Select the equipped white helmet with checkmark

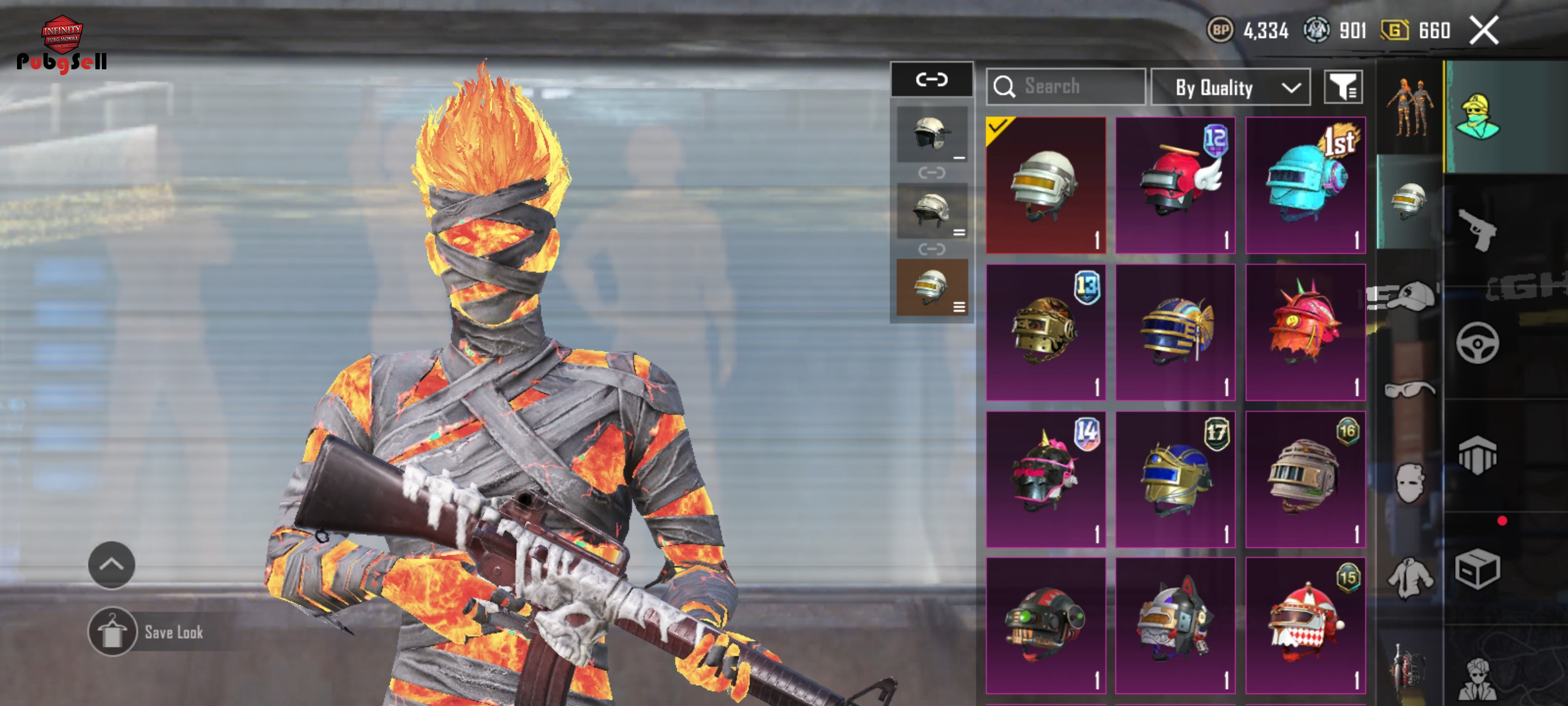(x=1045, y=185)
